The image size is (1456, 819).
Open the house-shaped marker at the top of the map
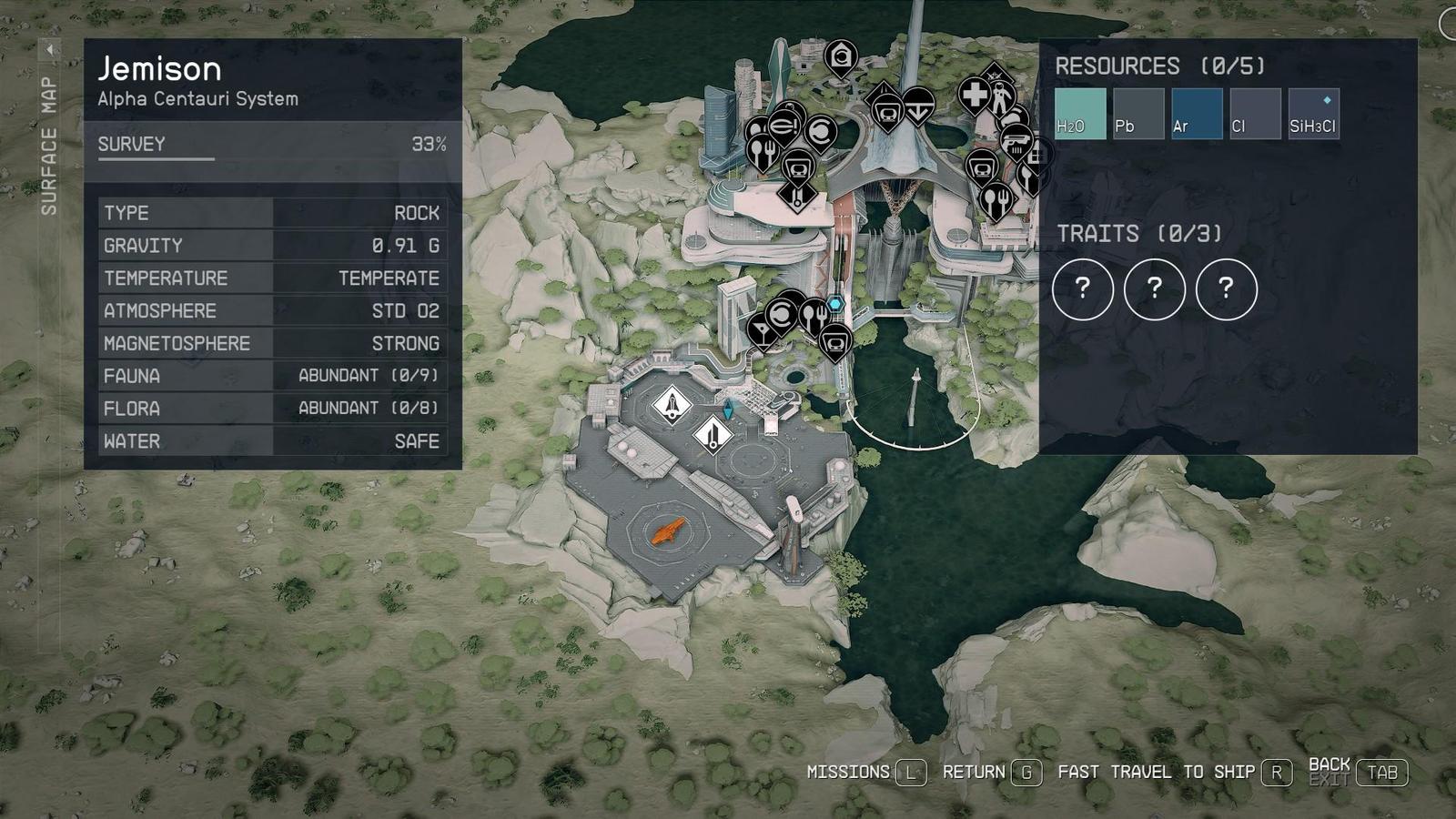[x=841, y=57]
